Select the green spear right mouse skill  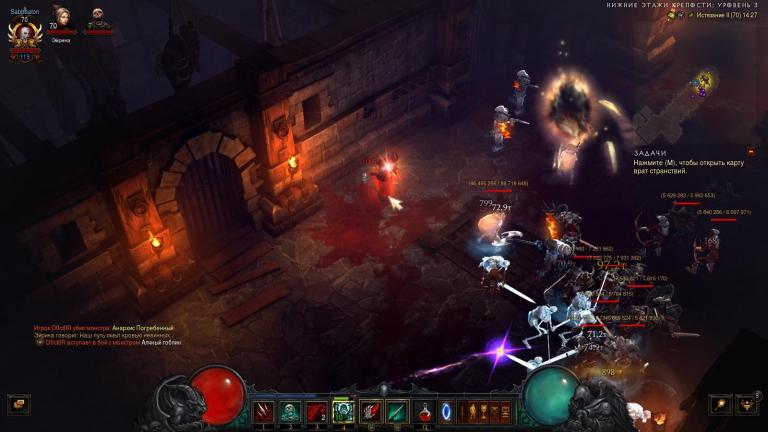(397, 410)
